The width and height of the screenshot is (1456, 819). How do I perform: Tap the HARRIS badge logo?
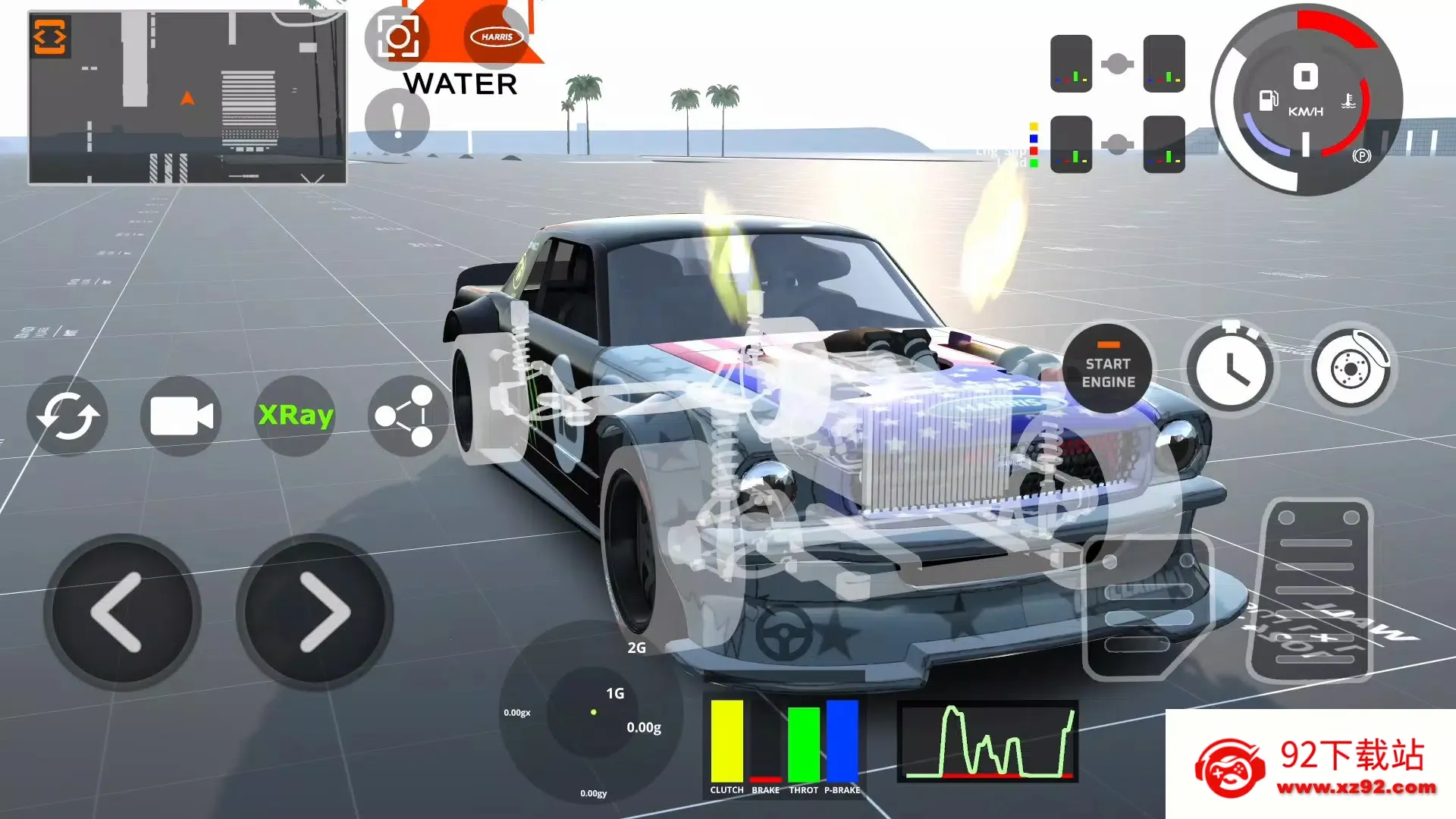click(497, 36)
